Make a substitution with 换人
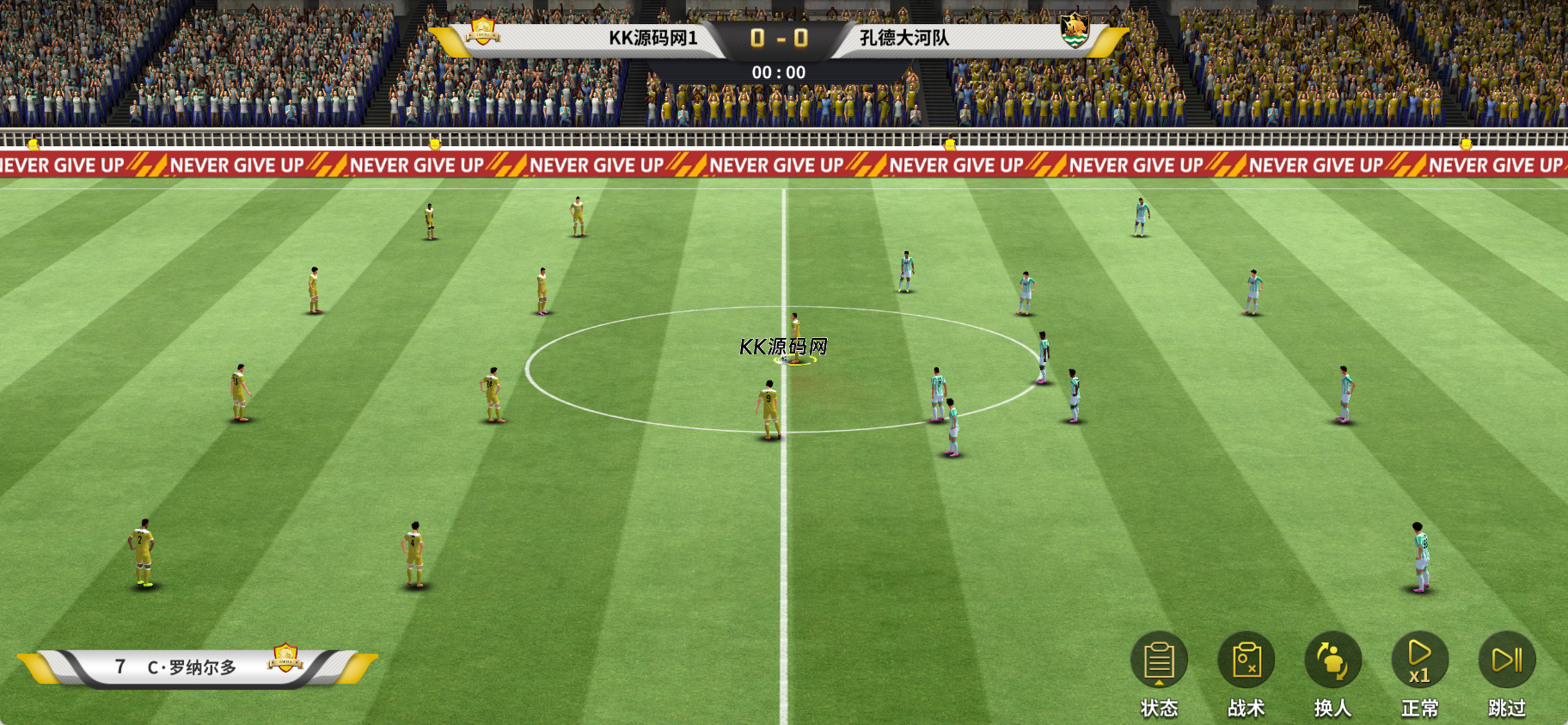This screenshot has height=725, width=1568. click(x=1333, y=660)
